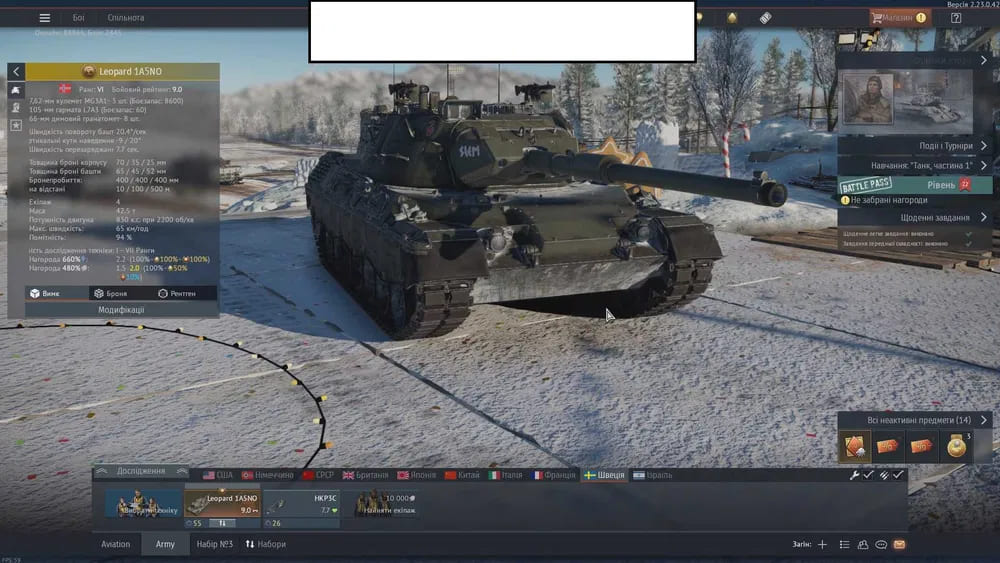Image resolution: width=1000 pixels, height=563 pixels.
Task: Open the Набори presets dropdown
Action: coord(265,544)
